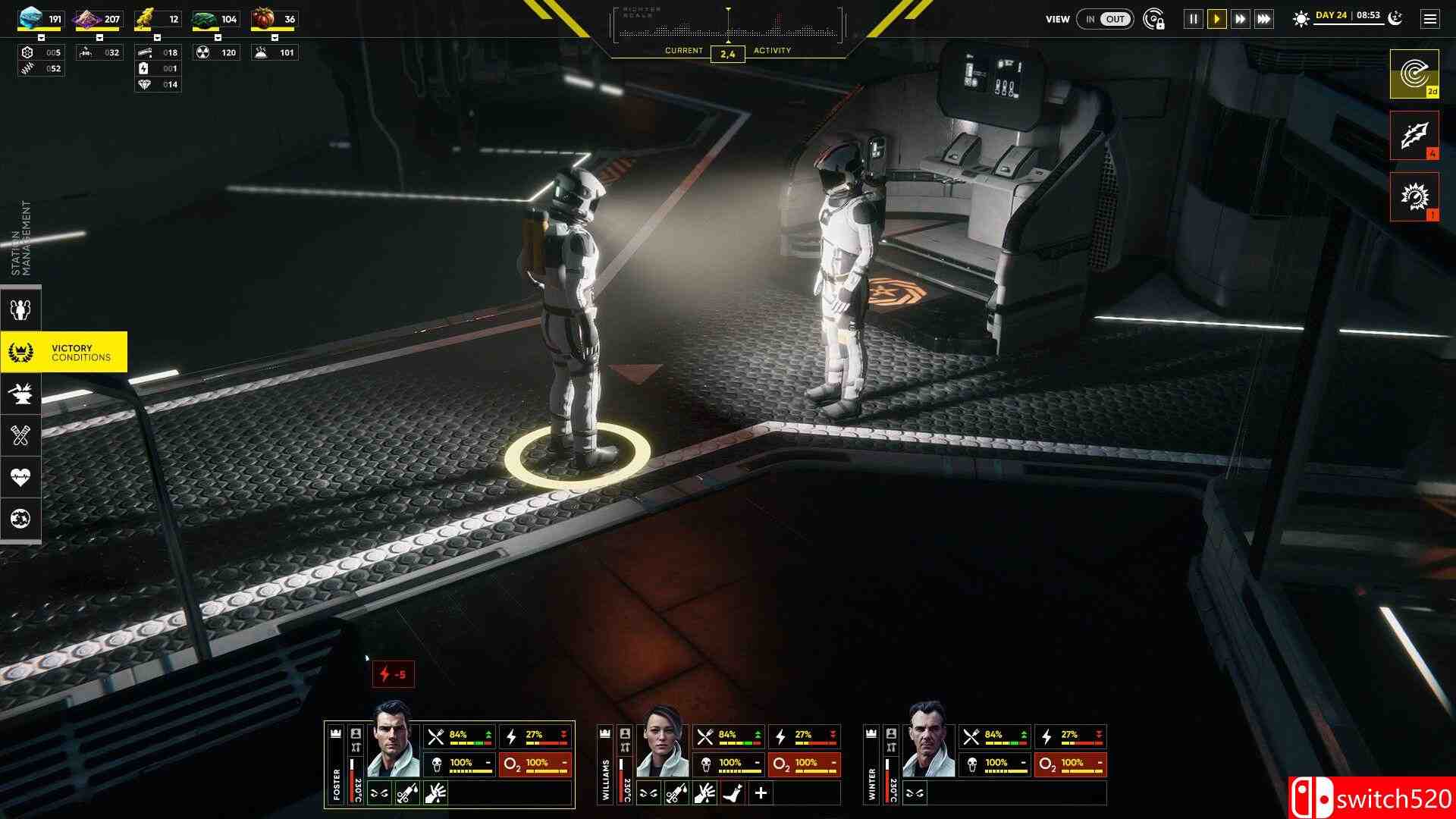1456x819 pixels.
Task: Switch view toggle to IN
Action: pyautogui.click(x=1090, y=19)
